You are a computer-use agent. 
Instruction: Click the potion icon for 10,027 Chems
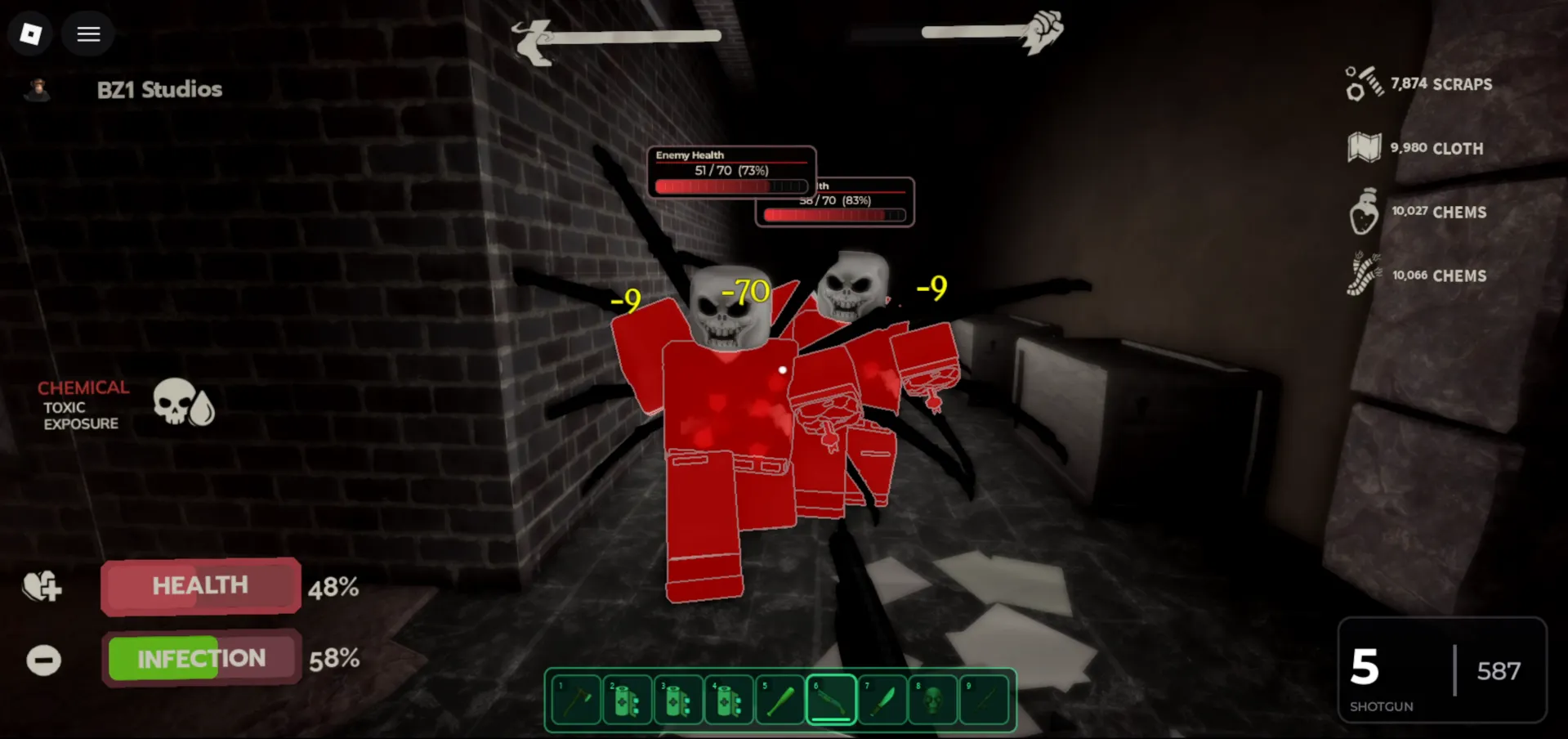coord(1363,212)
